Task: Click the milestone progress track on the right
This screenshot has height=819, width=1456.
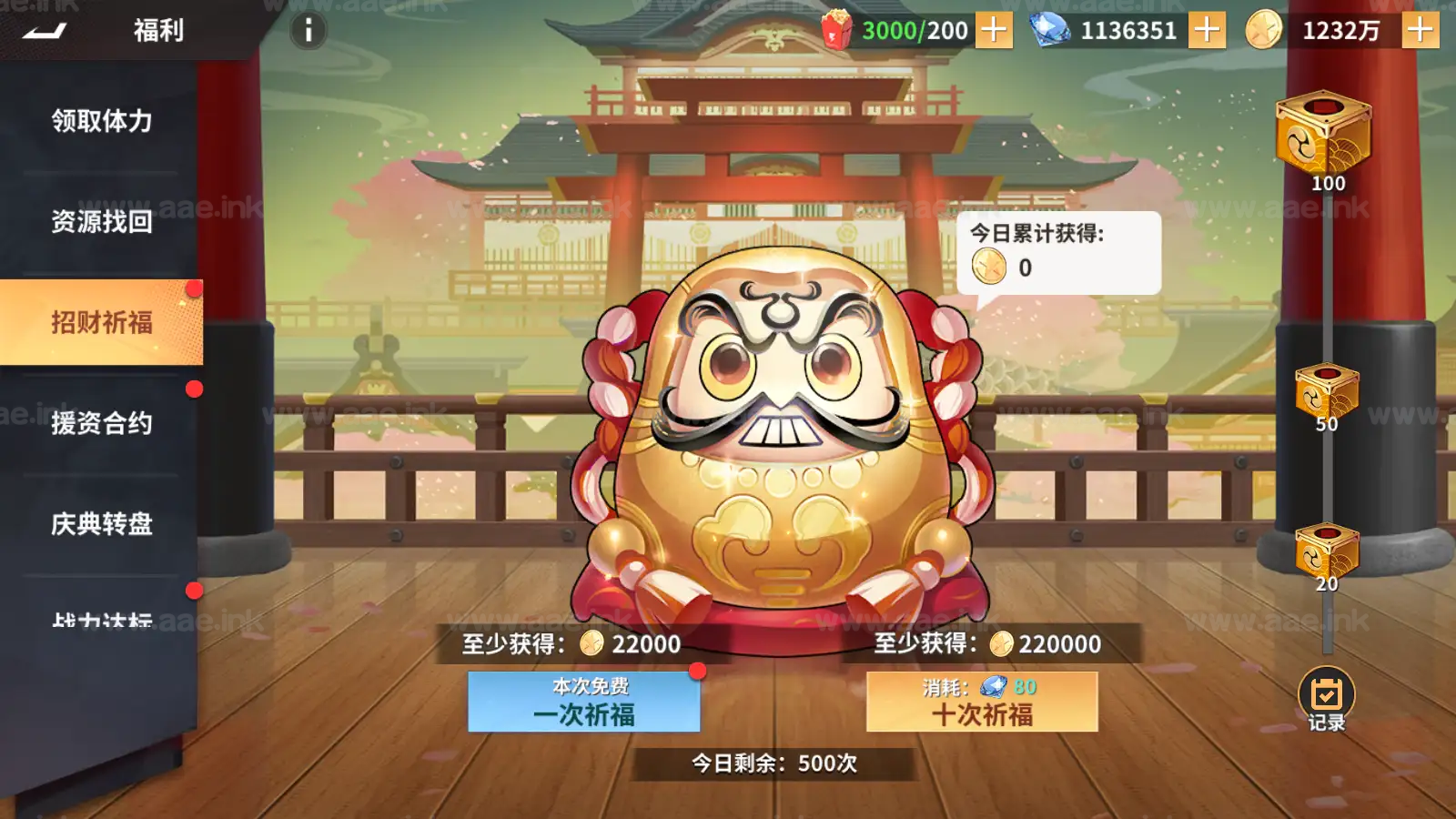Action: [x=1329, y=473]
